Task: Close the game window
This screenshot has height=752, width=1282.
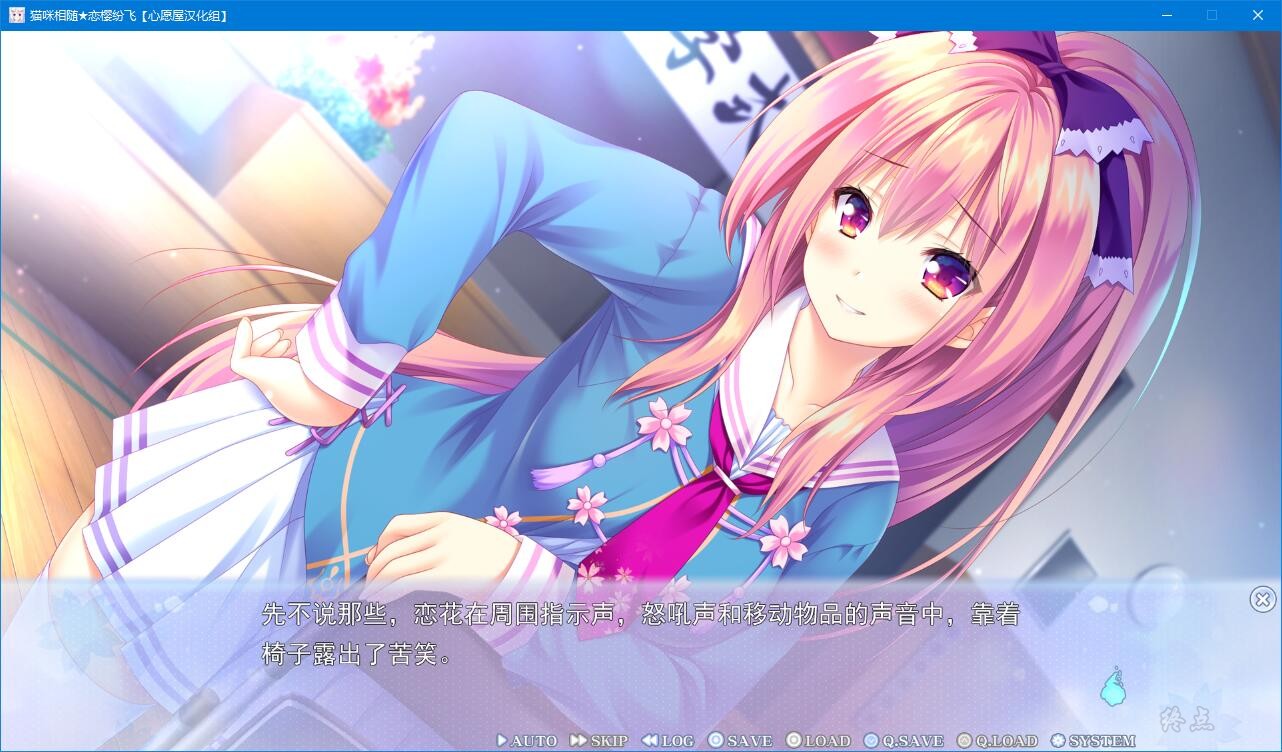Action: (x=1258, y=15)
